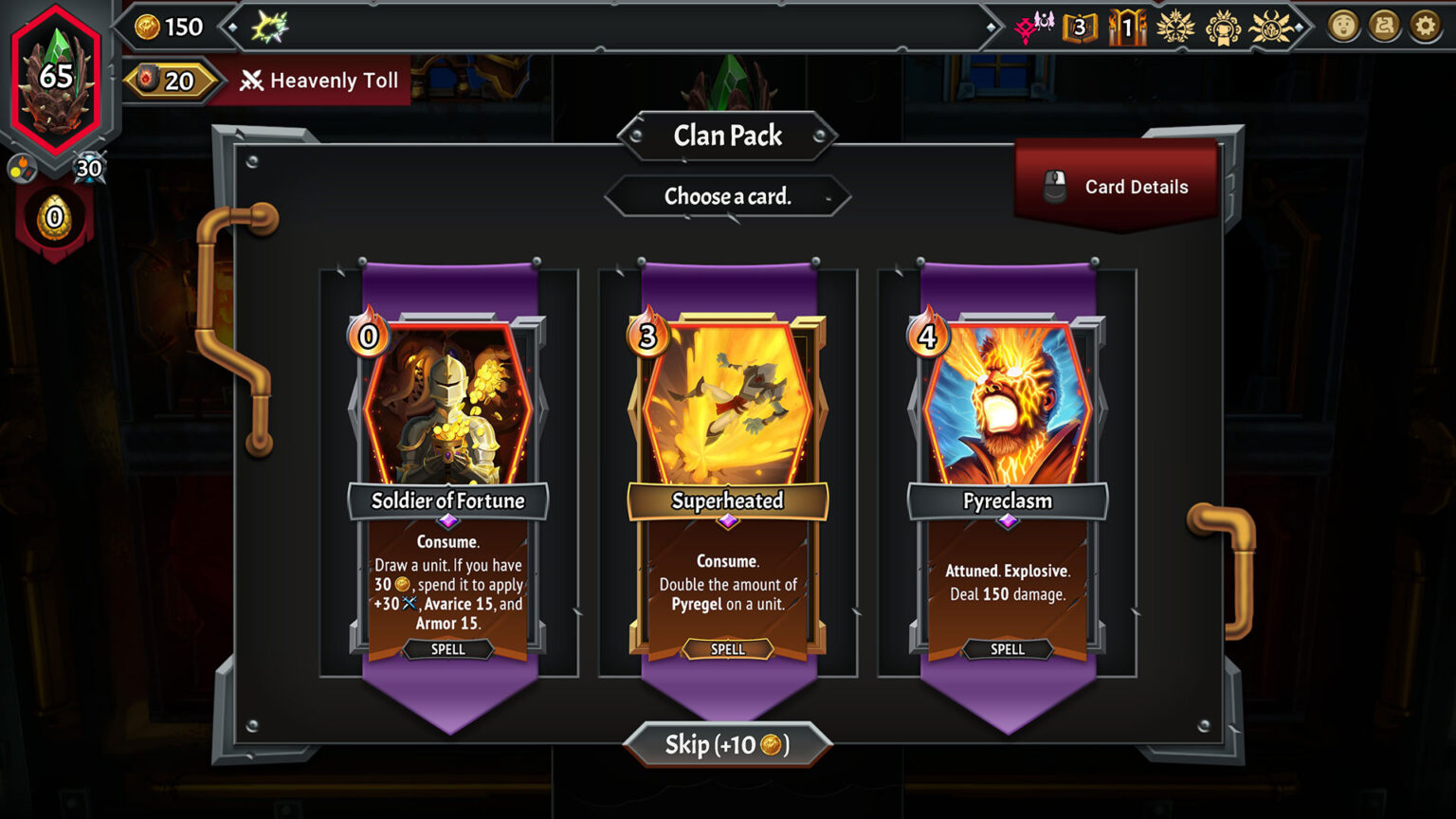Inspect the trophy crest mutator icon
Screen dimensions: 1456x819
(x=1223, y=27)
